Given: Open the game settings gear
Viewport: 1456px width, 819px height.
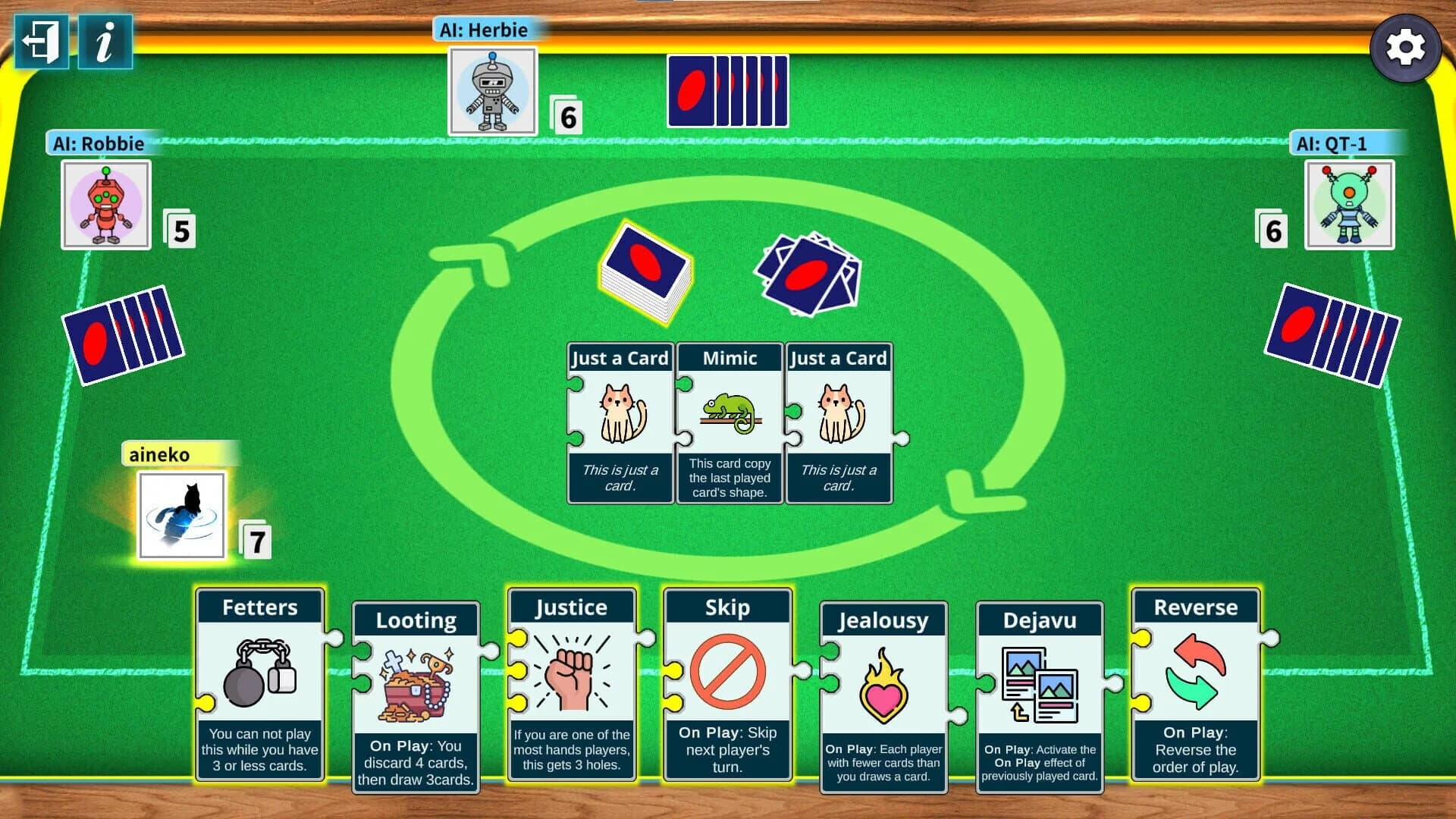Looking at the screenshot, I should pos(1407,48).
